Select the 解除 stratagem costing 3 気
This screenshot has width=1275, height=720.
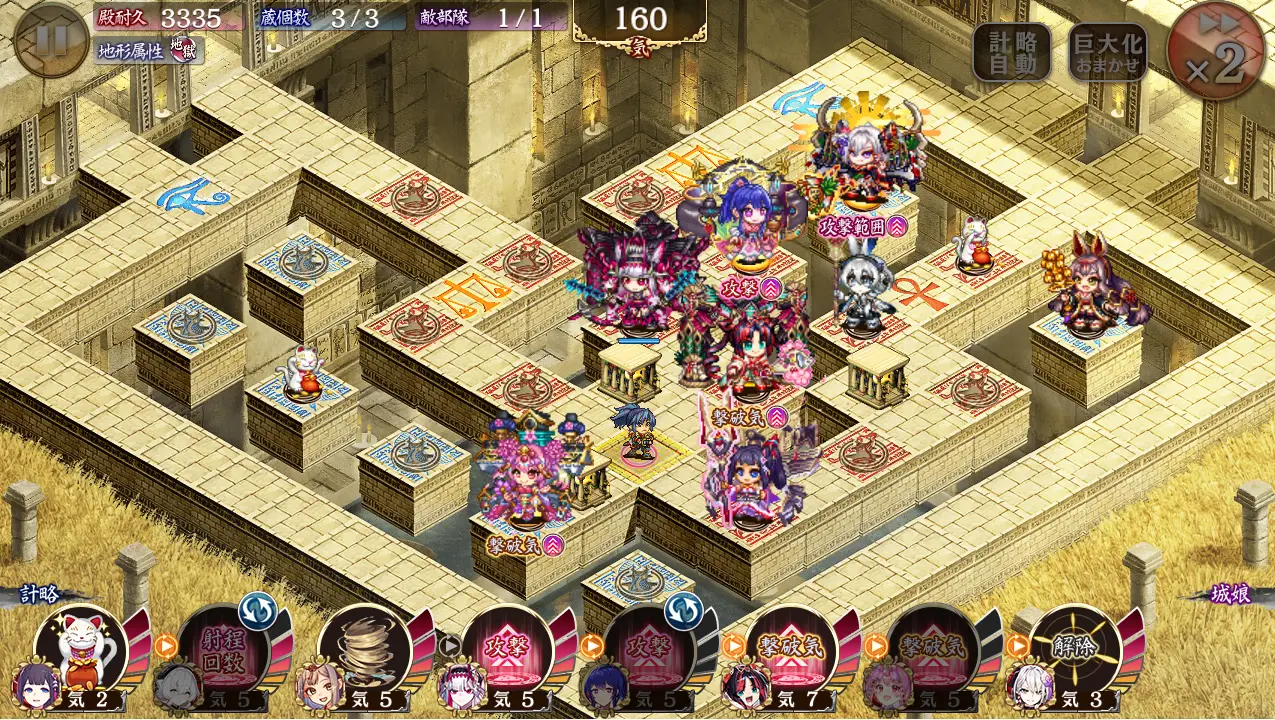point(1076,650)
